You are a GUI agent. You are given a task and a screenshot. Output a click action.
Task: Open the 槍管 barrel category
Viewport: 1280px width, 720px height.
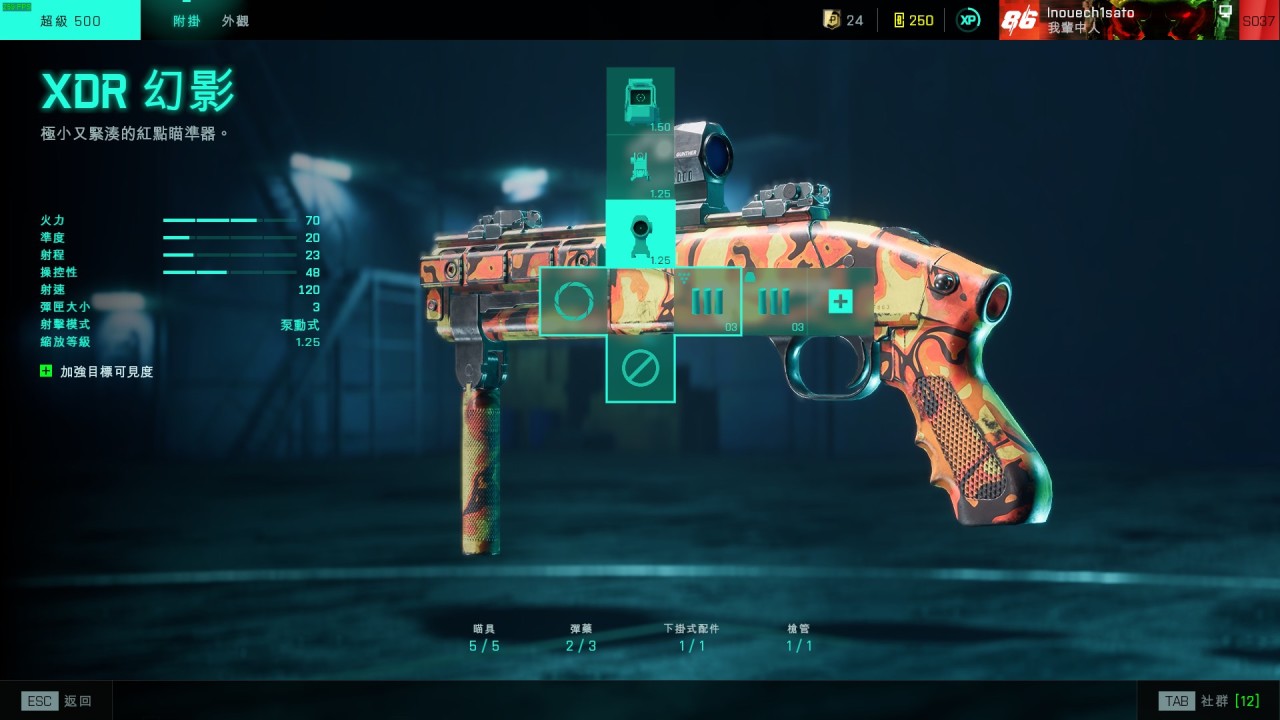pos(798,638)
